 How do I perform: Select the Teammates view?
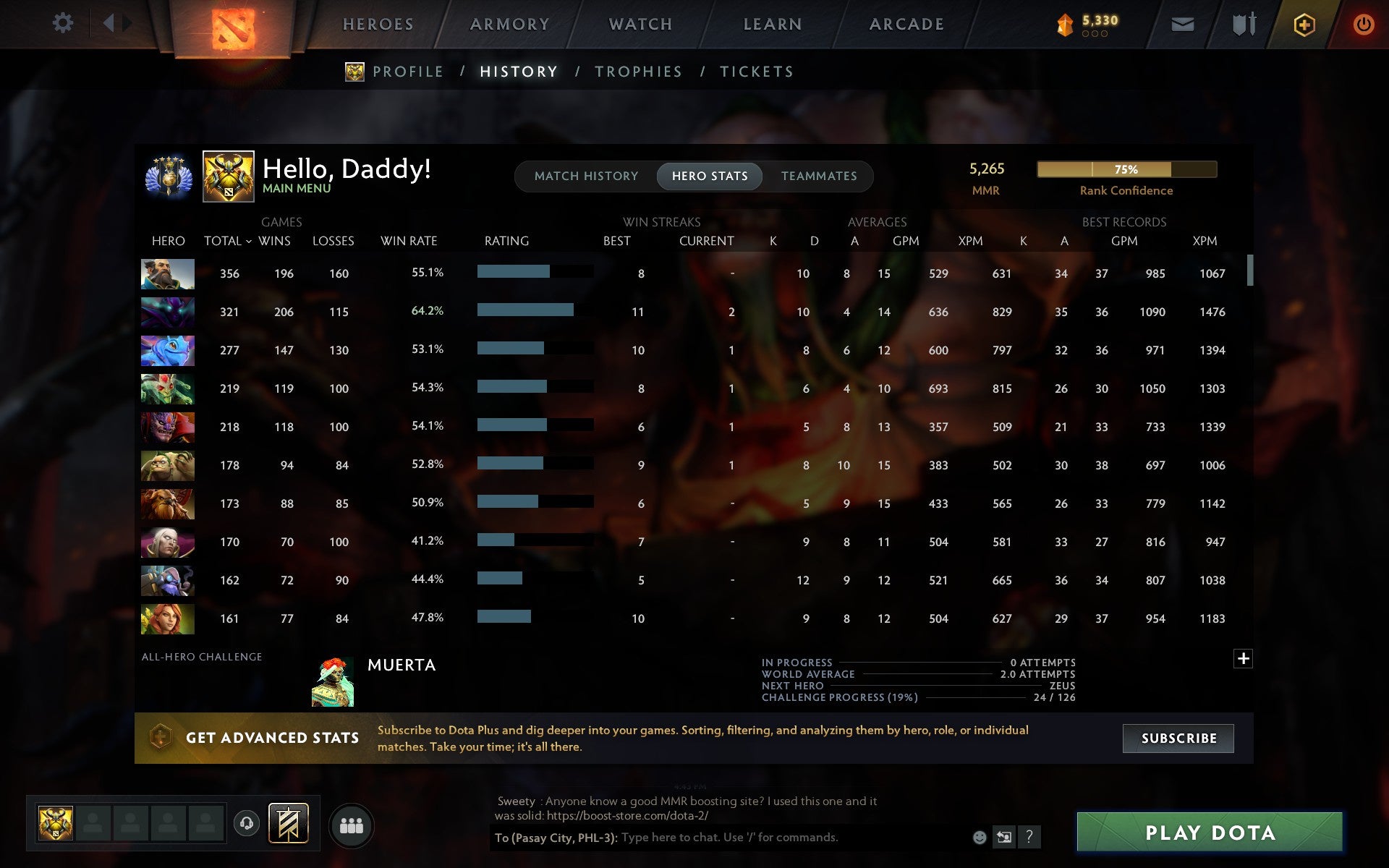click(818, 176)
